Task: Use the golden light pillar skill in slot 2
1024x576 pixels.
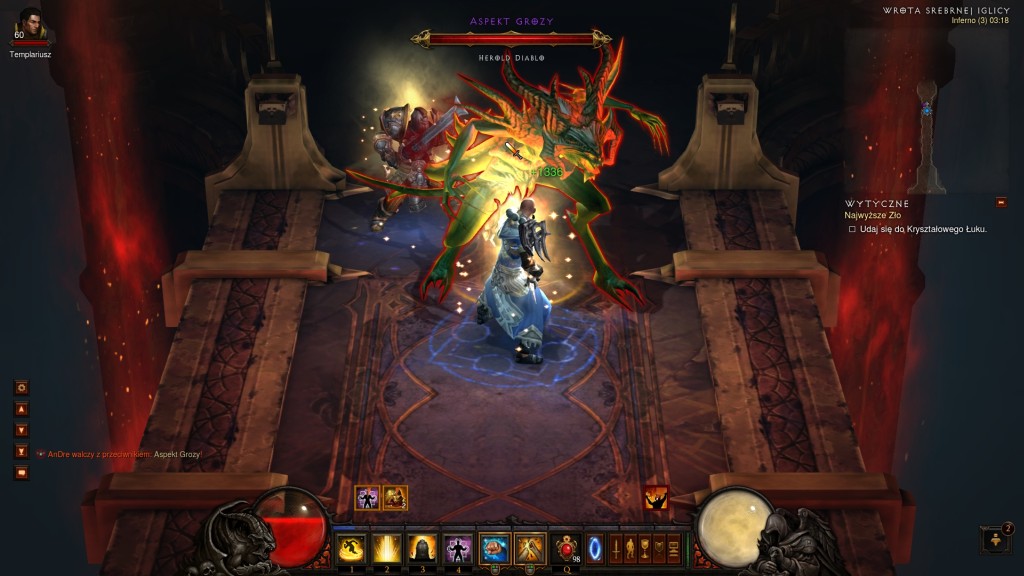Action: point(386,548)
